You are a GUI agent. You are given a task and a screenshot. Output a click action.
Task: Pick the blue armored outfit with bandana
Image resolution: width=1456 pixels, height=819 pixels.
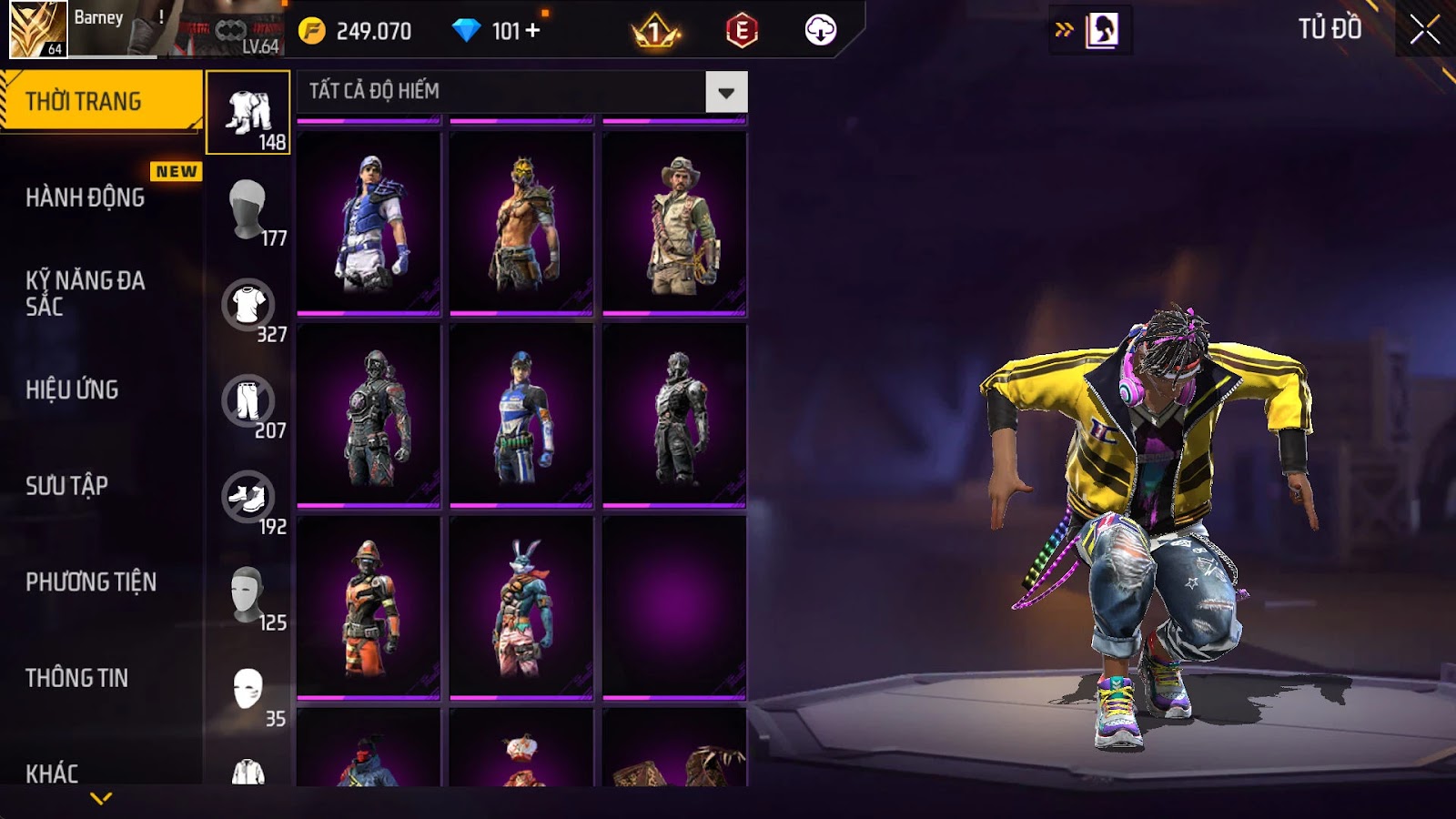tap(369, 223)
